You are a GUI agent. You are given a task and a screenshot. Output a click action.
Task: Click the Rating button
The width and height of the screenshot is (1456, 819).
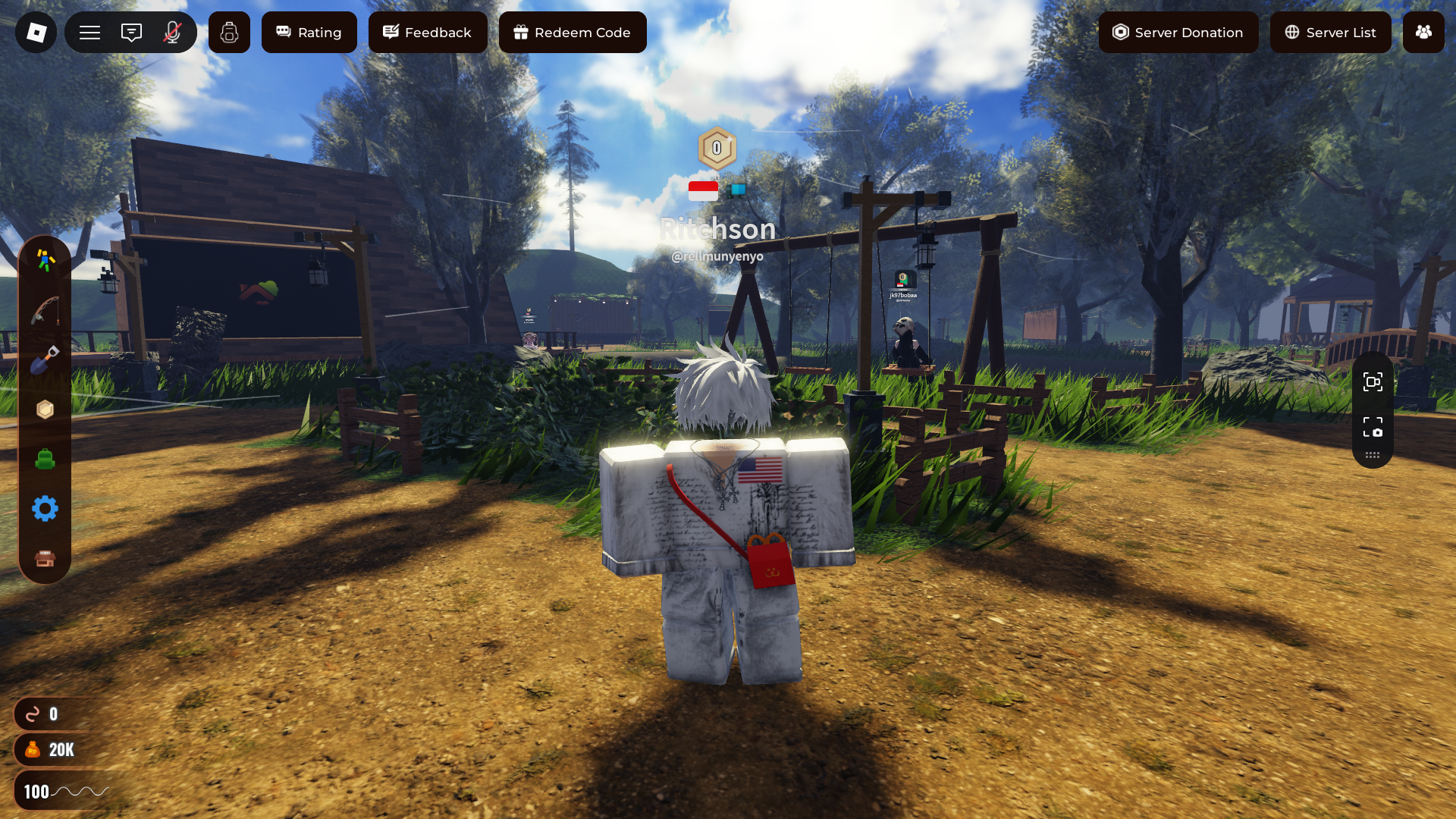pos(309,33)
